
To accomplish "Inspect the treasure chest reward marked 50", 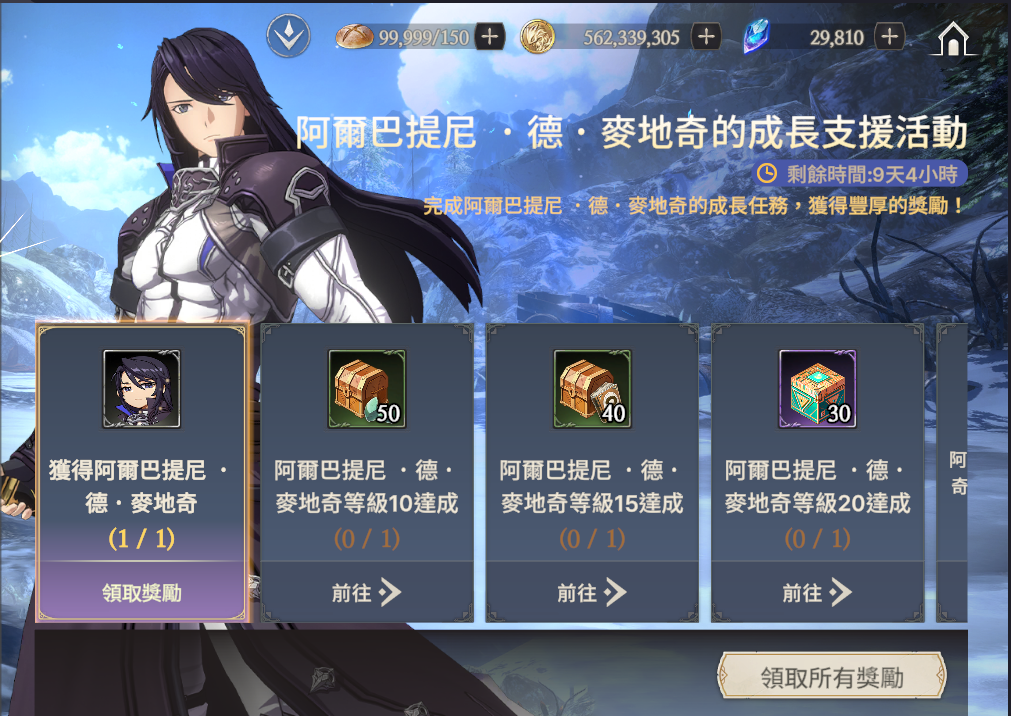I will [367, 389].
